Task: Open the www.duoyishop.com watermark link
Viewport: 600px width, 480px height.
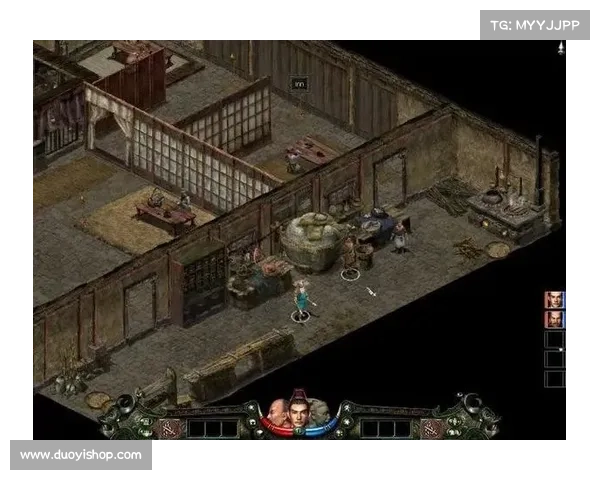Action: 79,455
